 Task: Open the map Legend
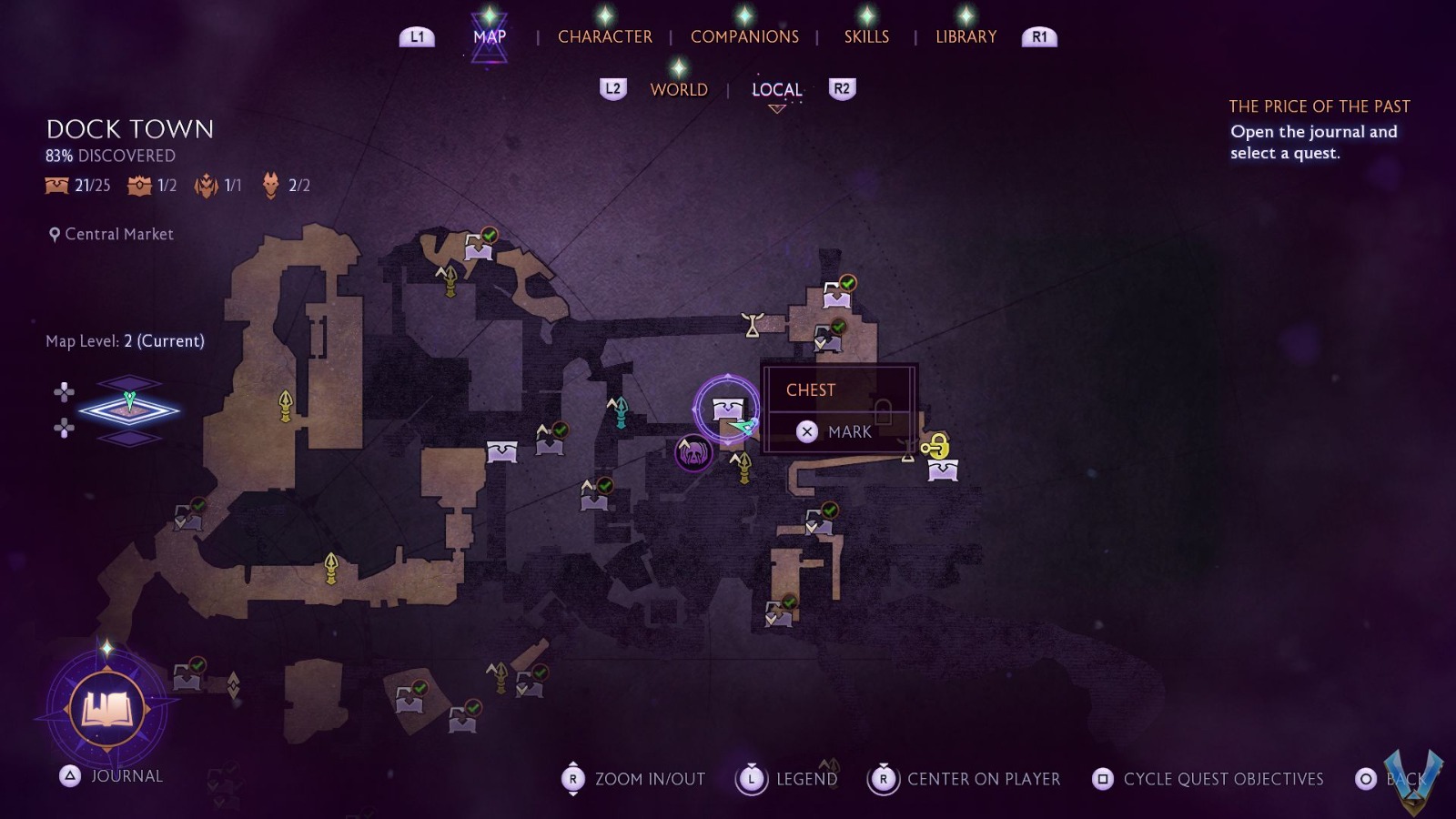tap(788, 779)
